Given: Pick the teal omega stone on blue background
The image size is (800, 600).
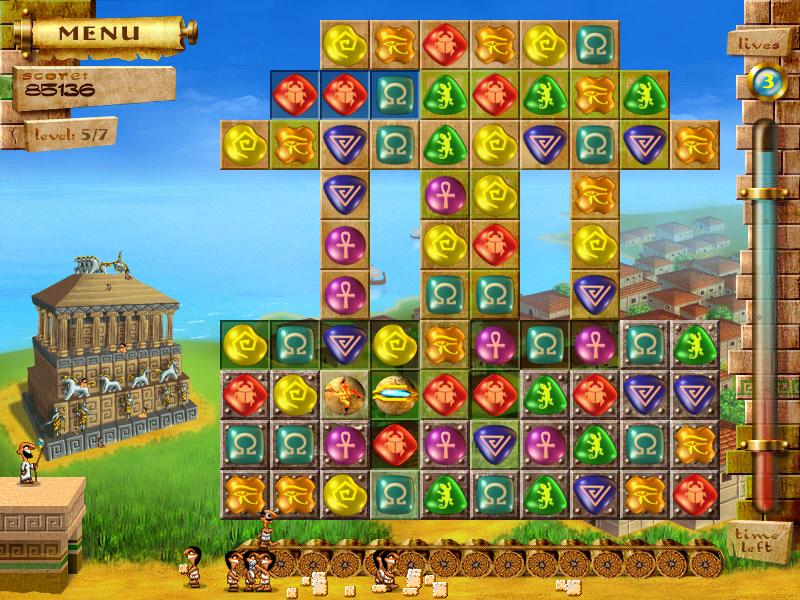Looking at the screenshot, I should coord(395,94).
